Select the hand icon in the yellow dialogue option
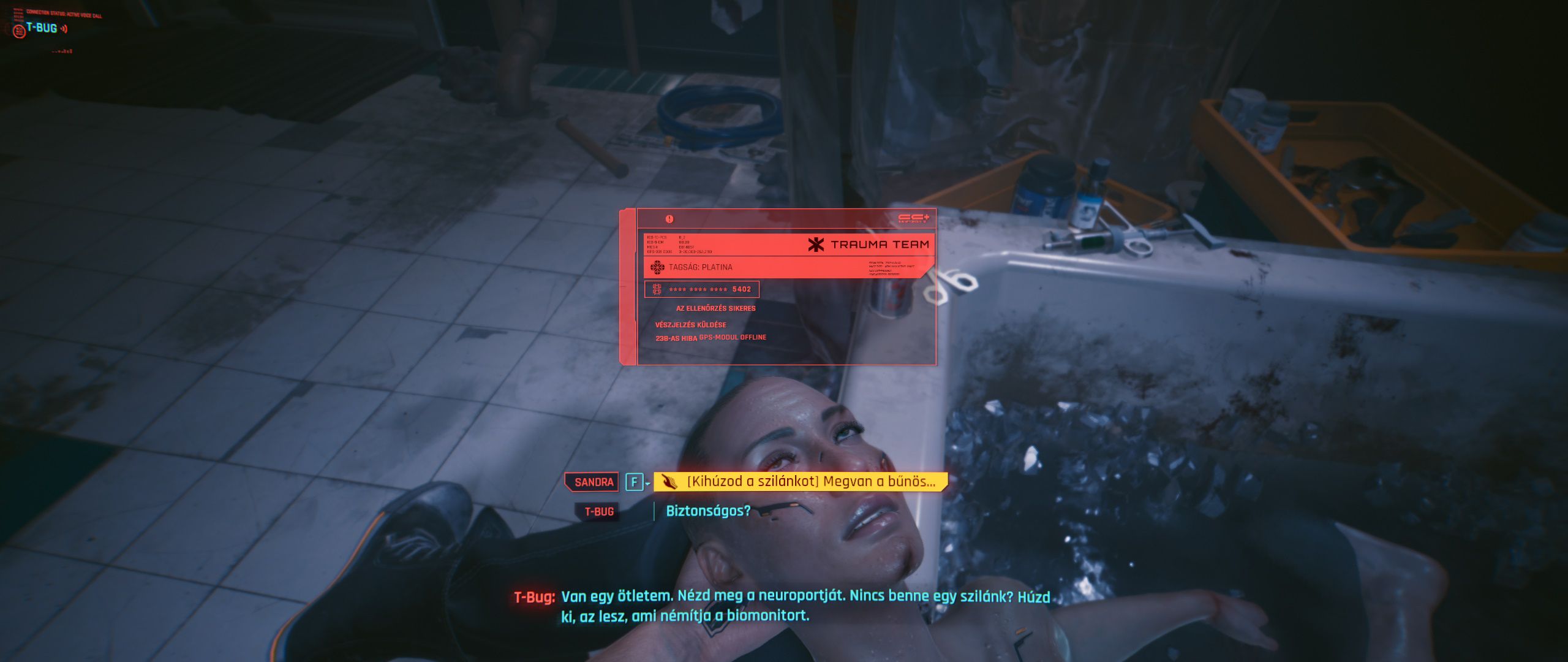 pyautogui.click(x=669, y=482)
